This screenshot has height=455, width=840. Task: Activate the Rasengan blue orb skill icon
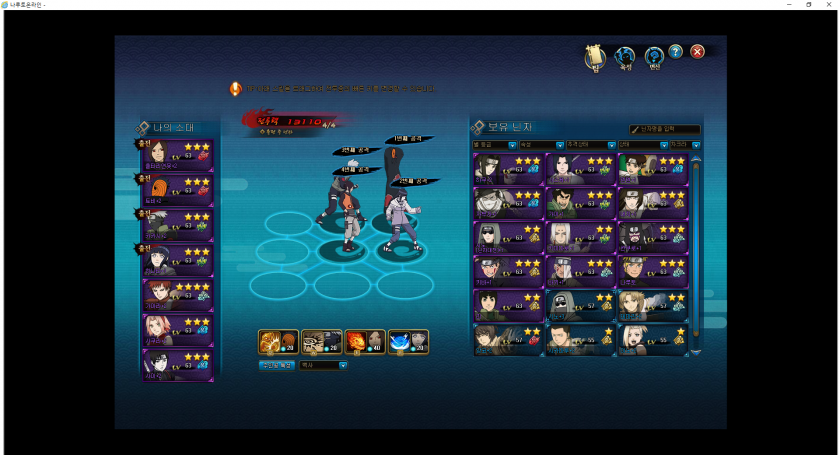(400, 342)
